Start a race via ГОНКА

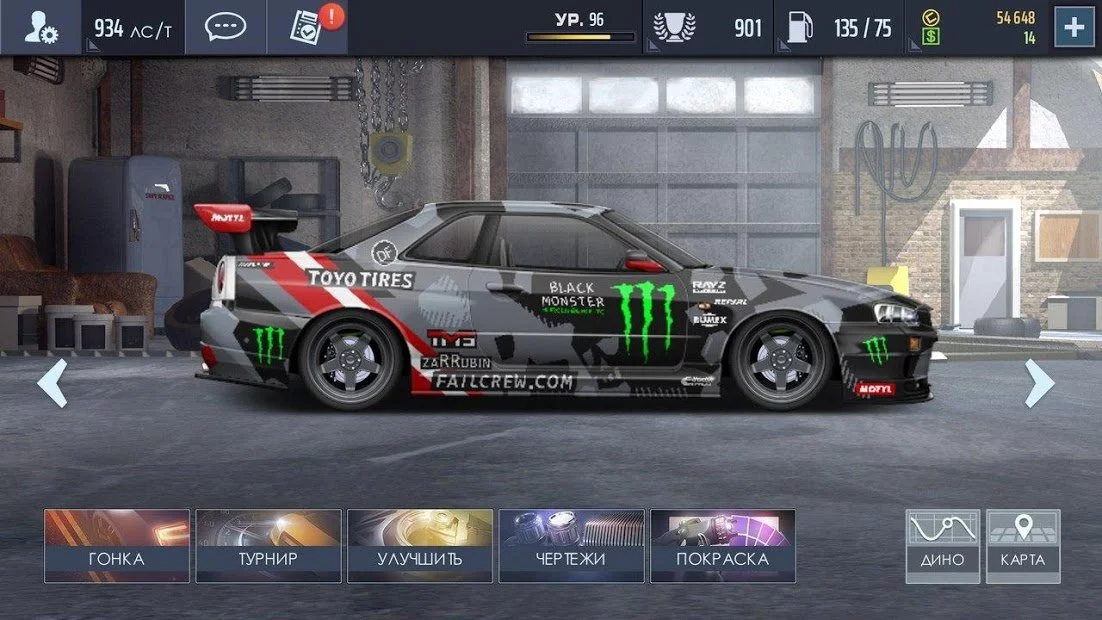coord(117,546)
